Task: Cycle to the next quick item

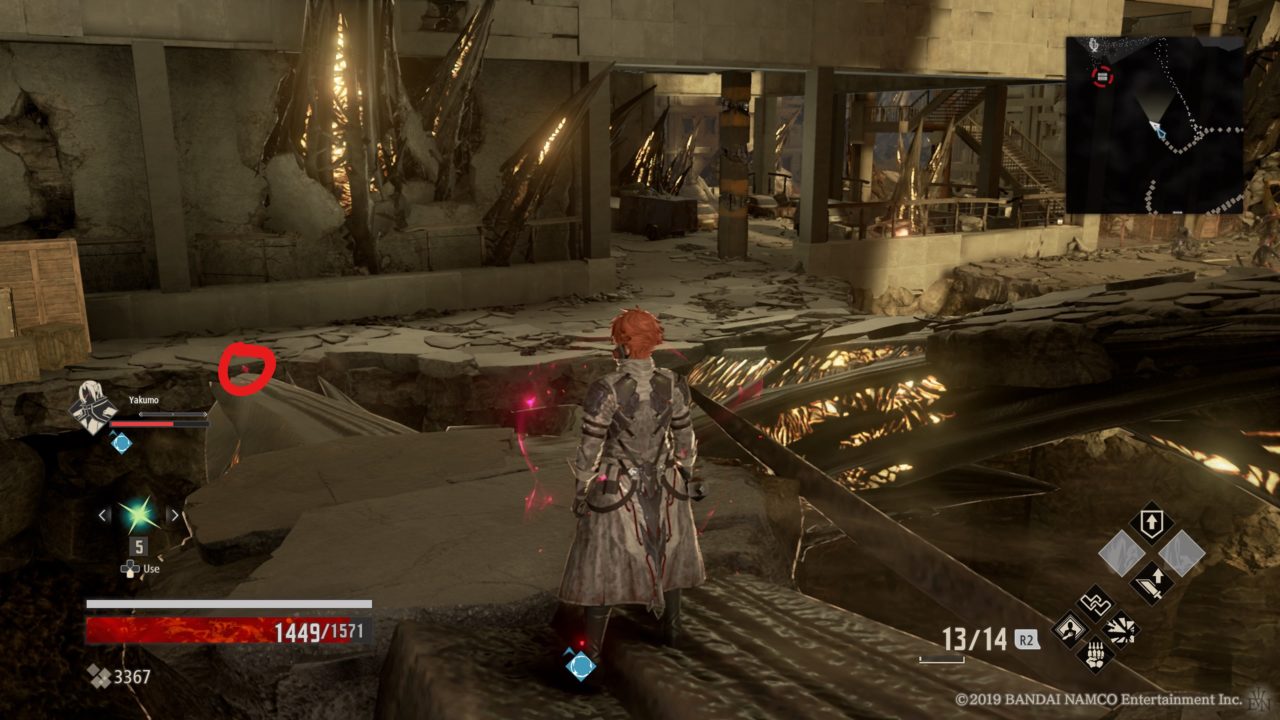Action: (174, 515)
